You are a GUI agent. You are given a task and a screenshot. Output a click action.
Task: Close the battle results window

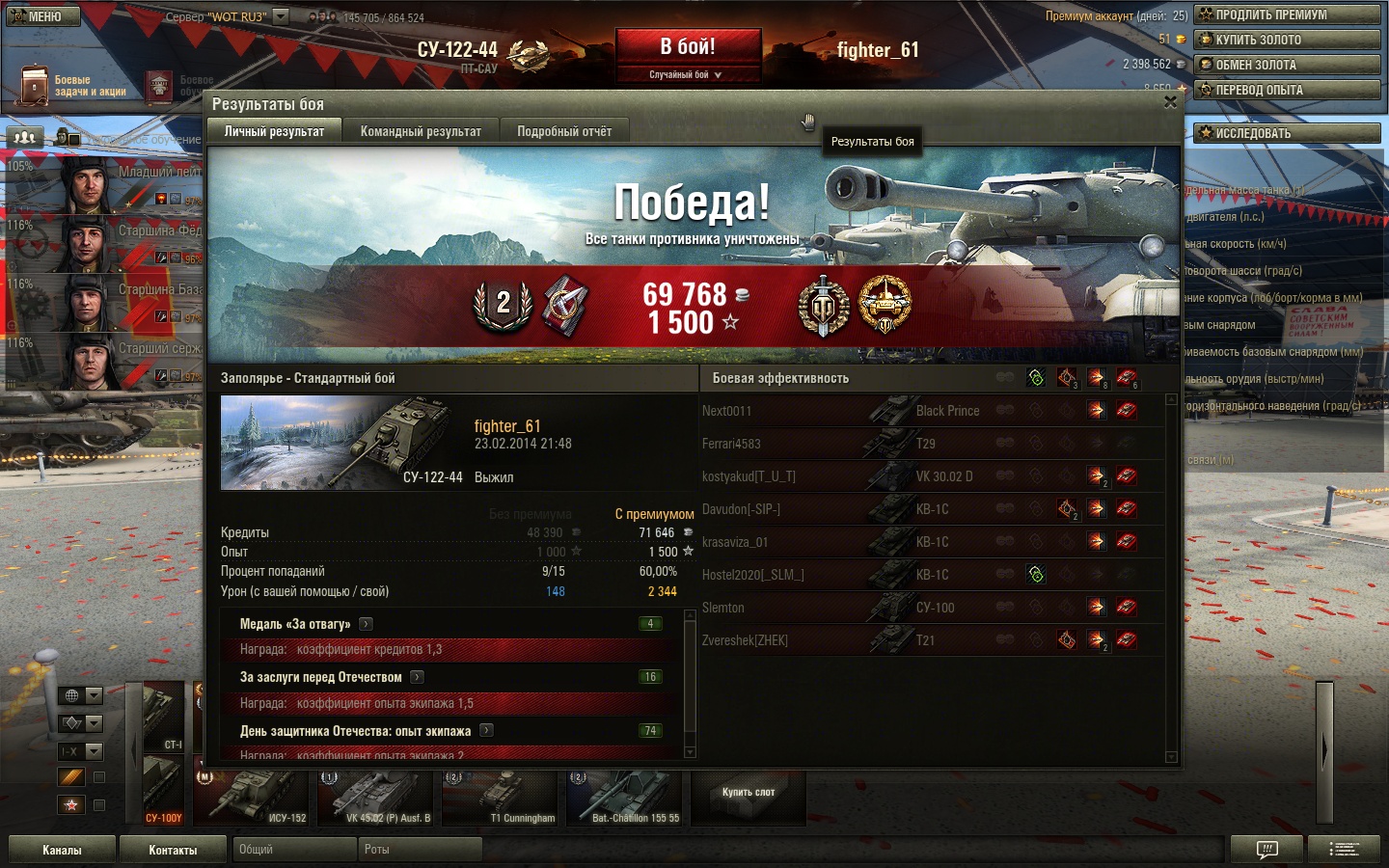point(1170,102)
